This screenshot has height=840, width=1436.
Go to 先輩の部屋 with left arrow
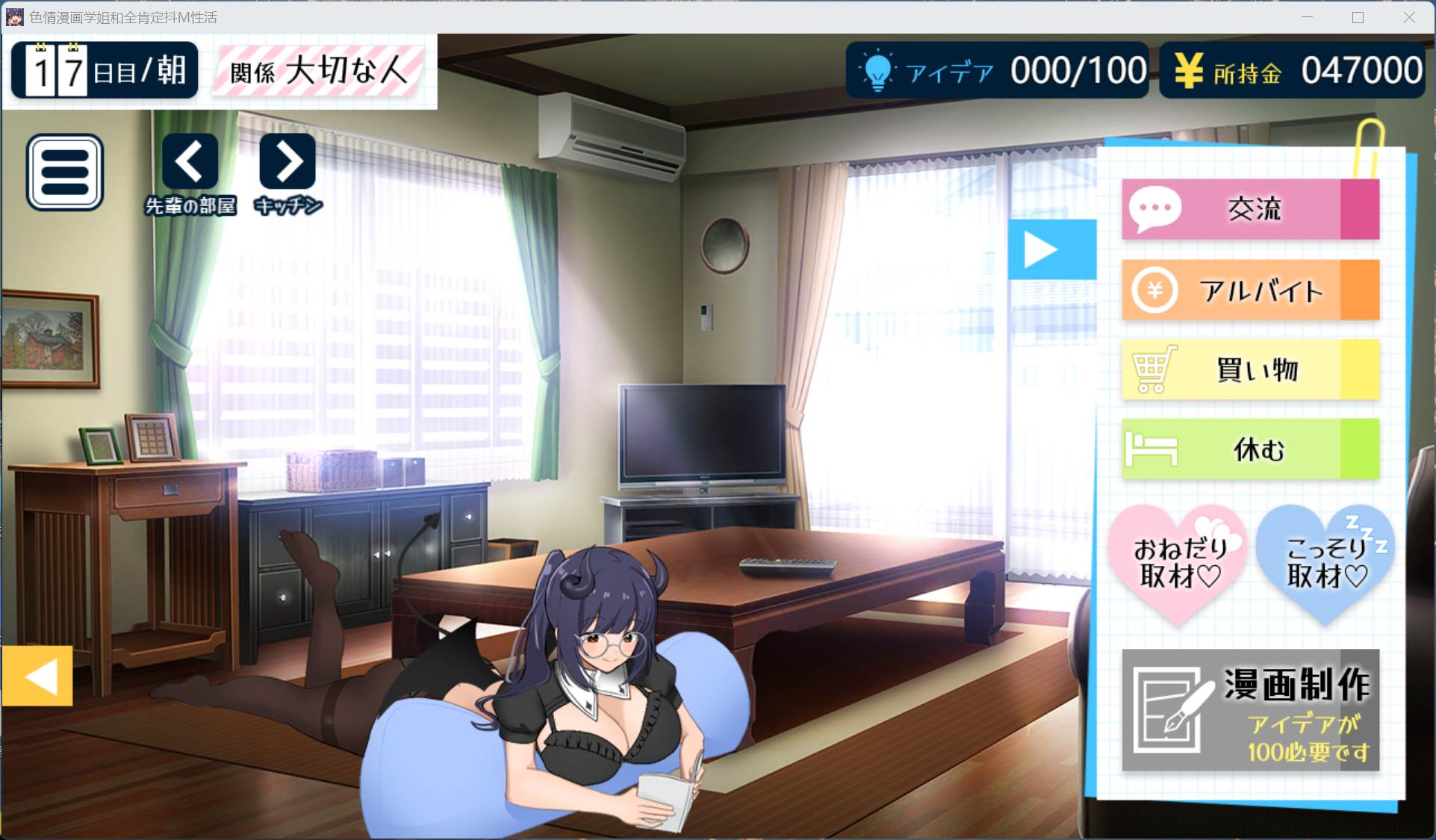coord(190,162)
